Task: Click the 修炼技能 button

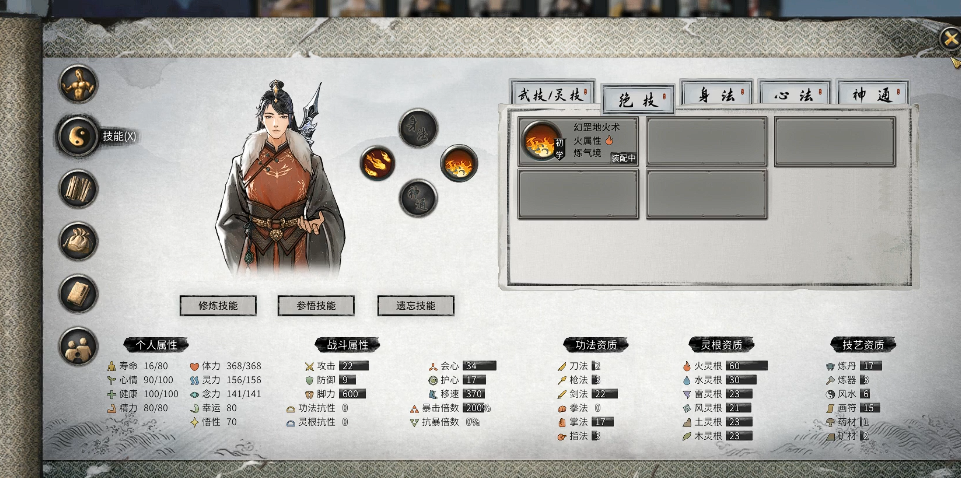Action: click(218, 305)
